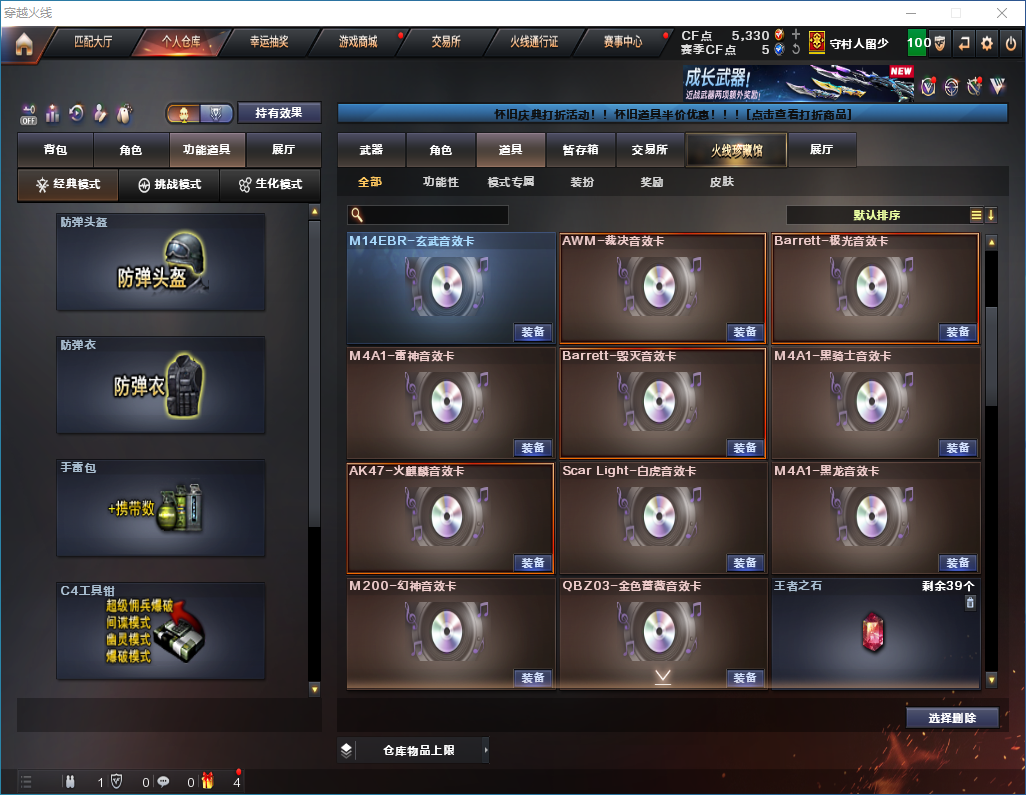Open the gear settings icon
This screenshot has width=1026, height=795.
click(987, 43)
